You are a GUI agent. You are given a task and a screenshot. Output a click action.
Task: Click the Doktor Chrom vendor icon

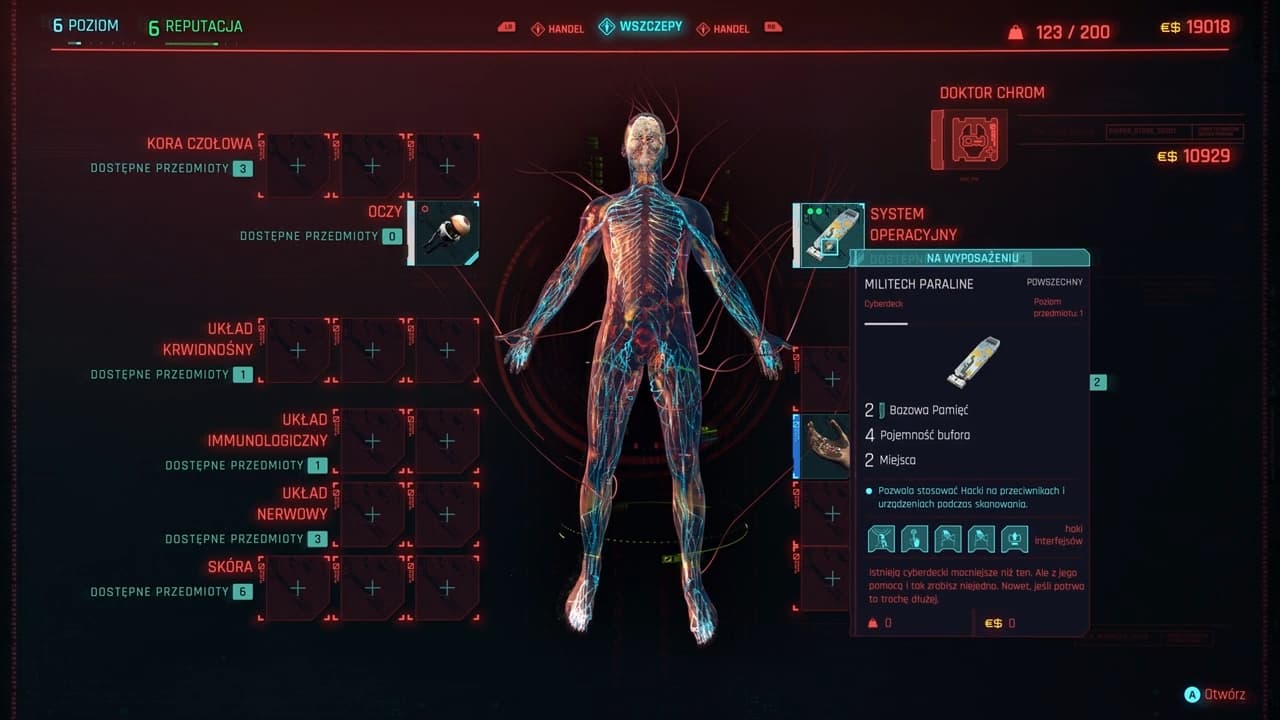(969, 139)
